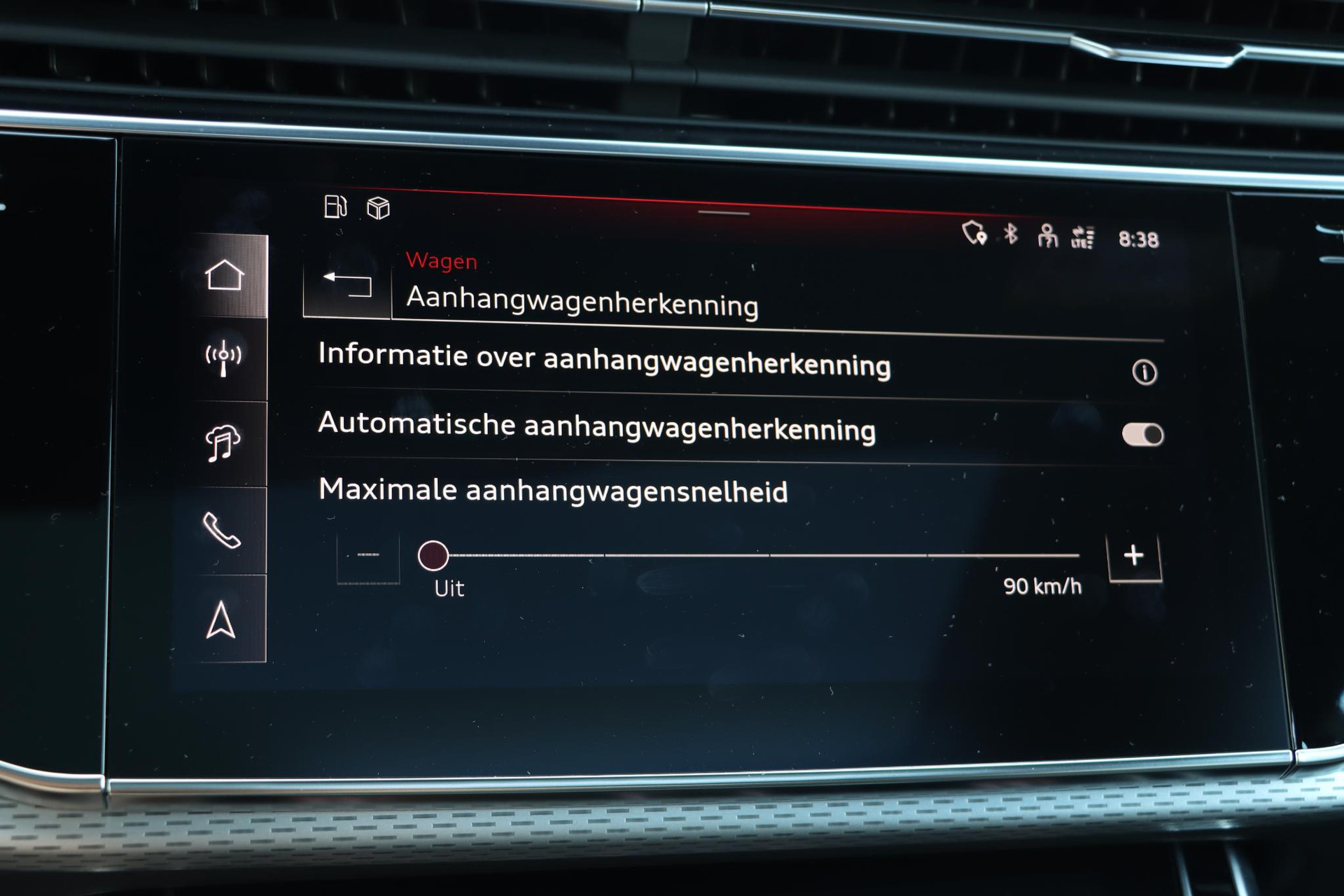
Task: Pull down the top notification handle
Action: pos(724,213)
